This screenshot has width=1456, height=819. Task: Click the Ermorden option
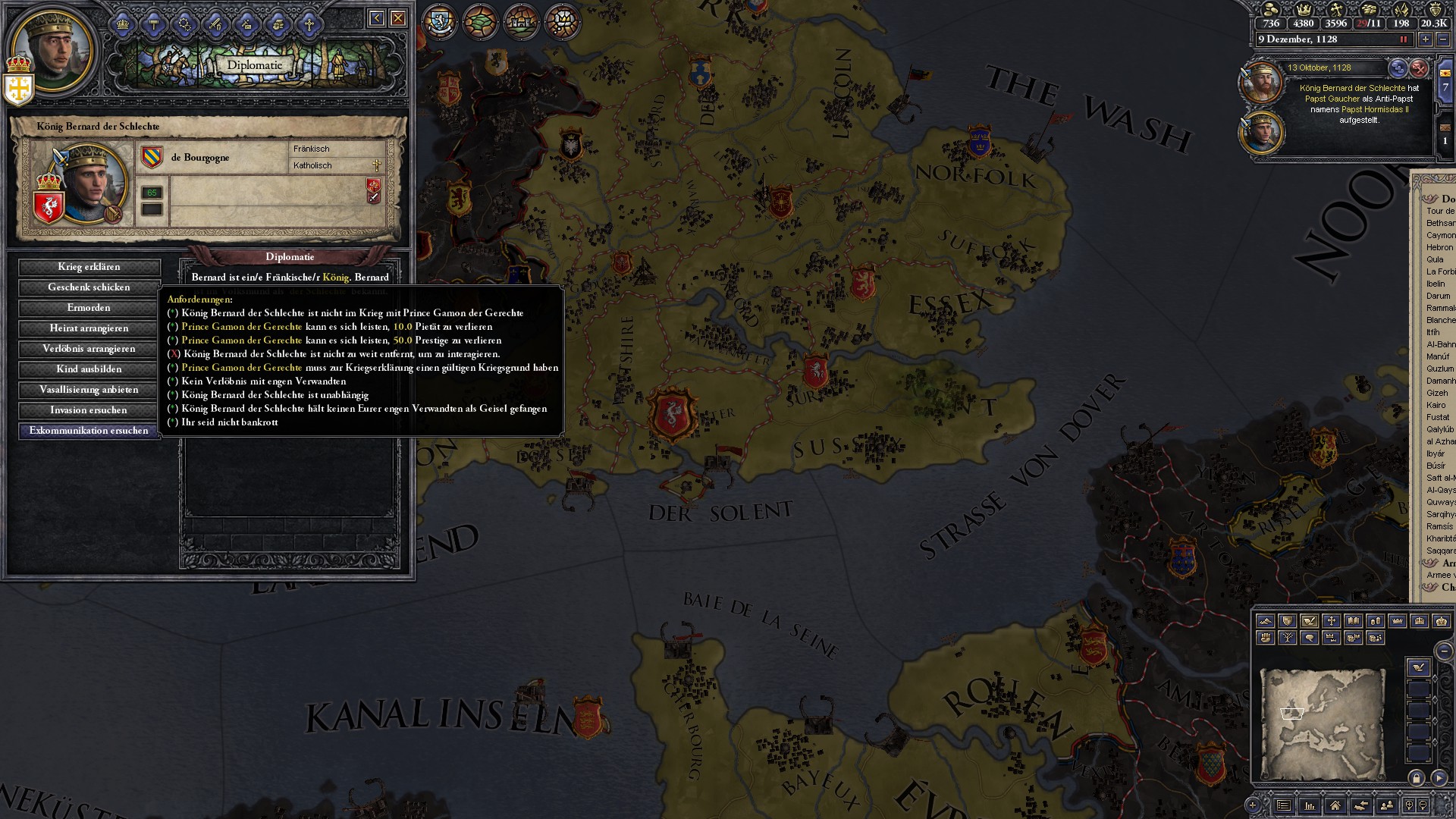[89, 308]
